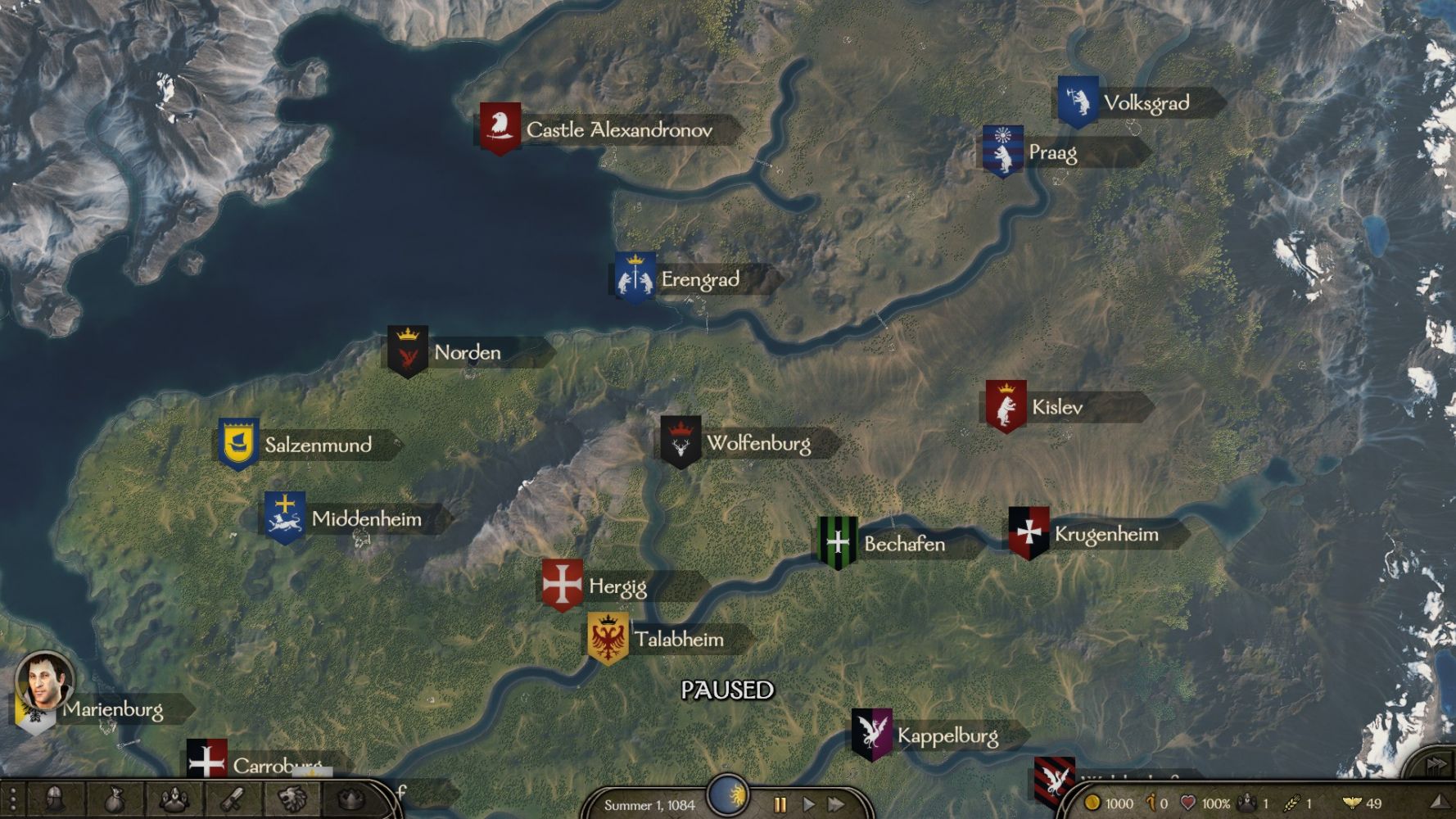Choose the Wolfenburg settlement label
Screen dimensions: 1456x819
(758, 443)
